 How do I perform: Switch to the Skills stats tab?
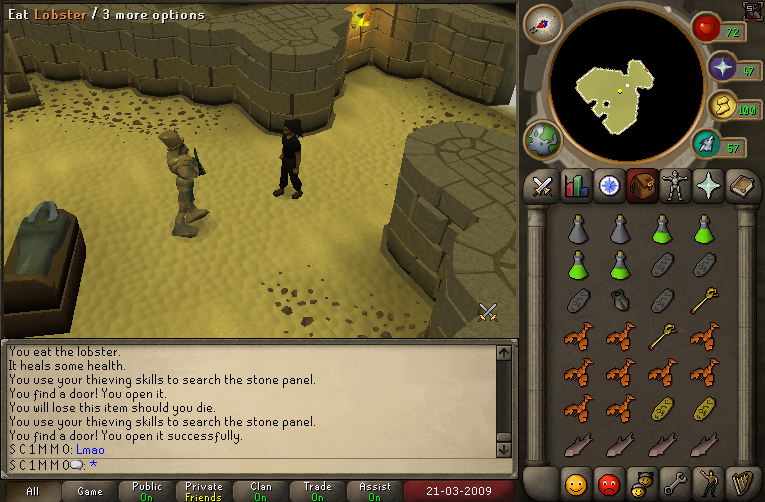coord(575,186)
